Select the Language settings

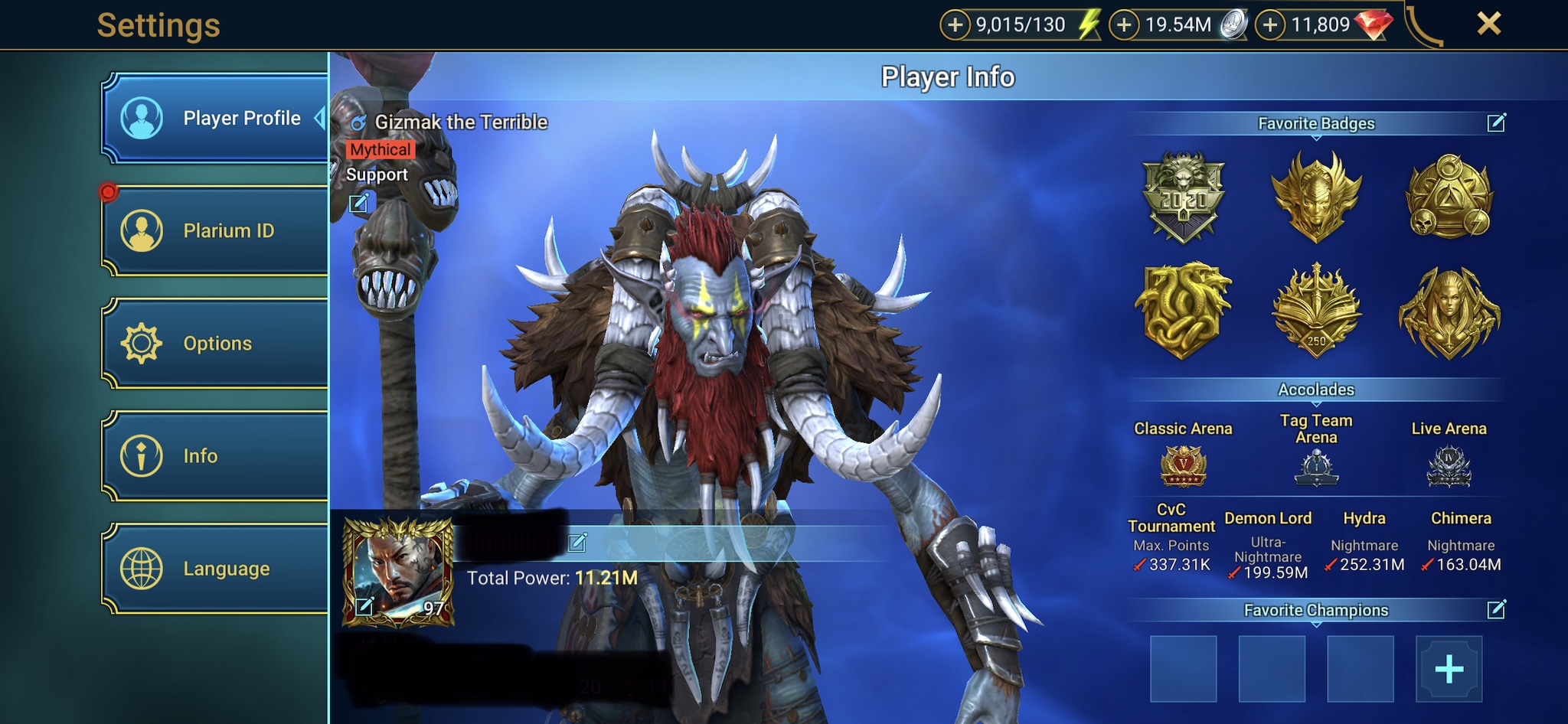point(216,568)
